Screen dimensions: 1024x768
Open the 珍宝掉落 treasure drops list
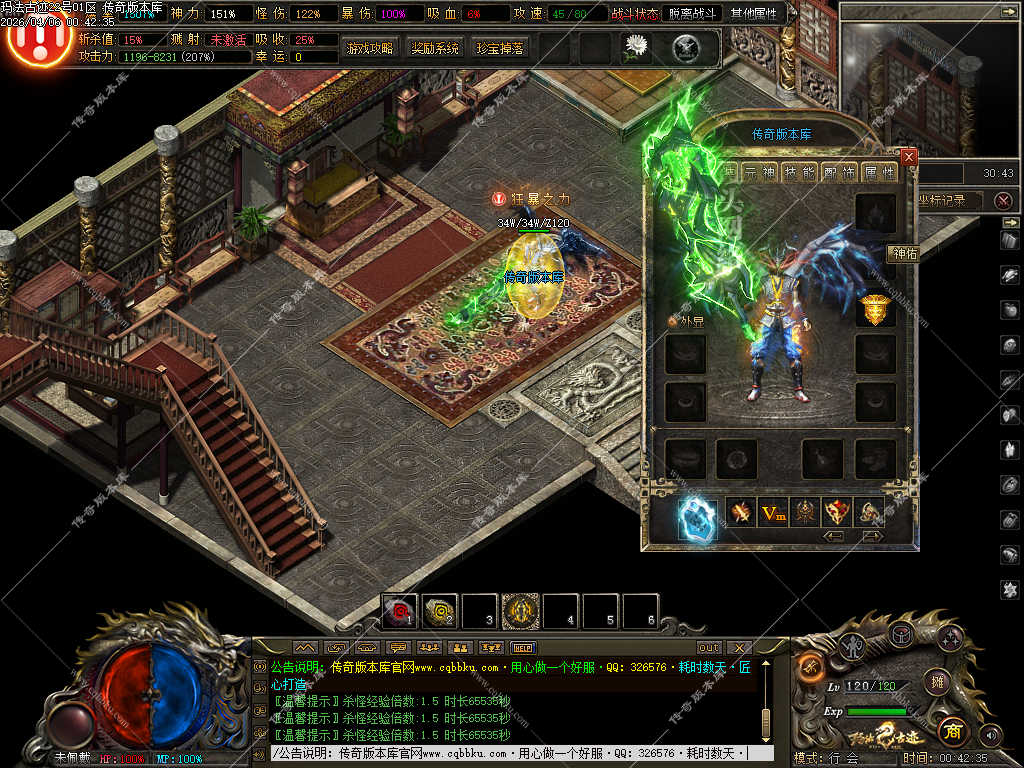500,47
